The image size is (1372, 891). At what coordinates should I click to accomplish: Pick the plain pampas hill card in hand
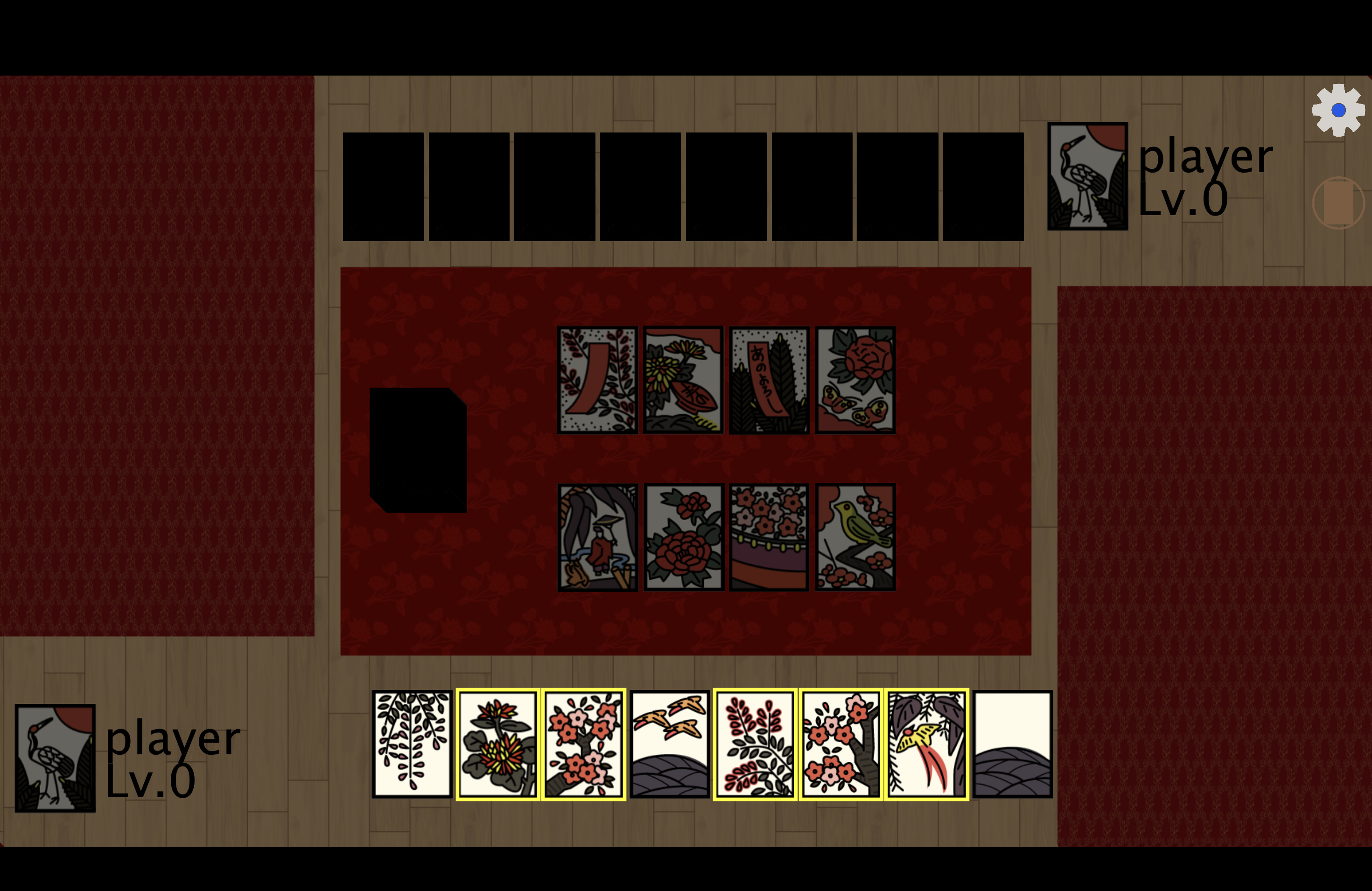coord(1012,744)
